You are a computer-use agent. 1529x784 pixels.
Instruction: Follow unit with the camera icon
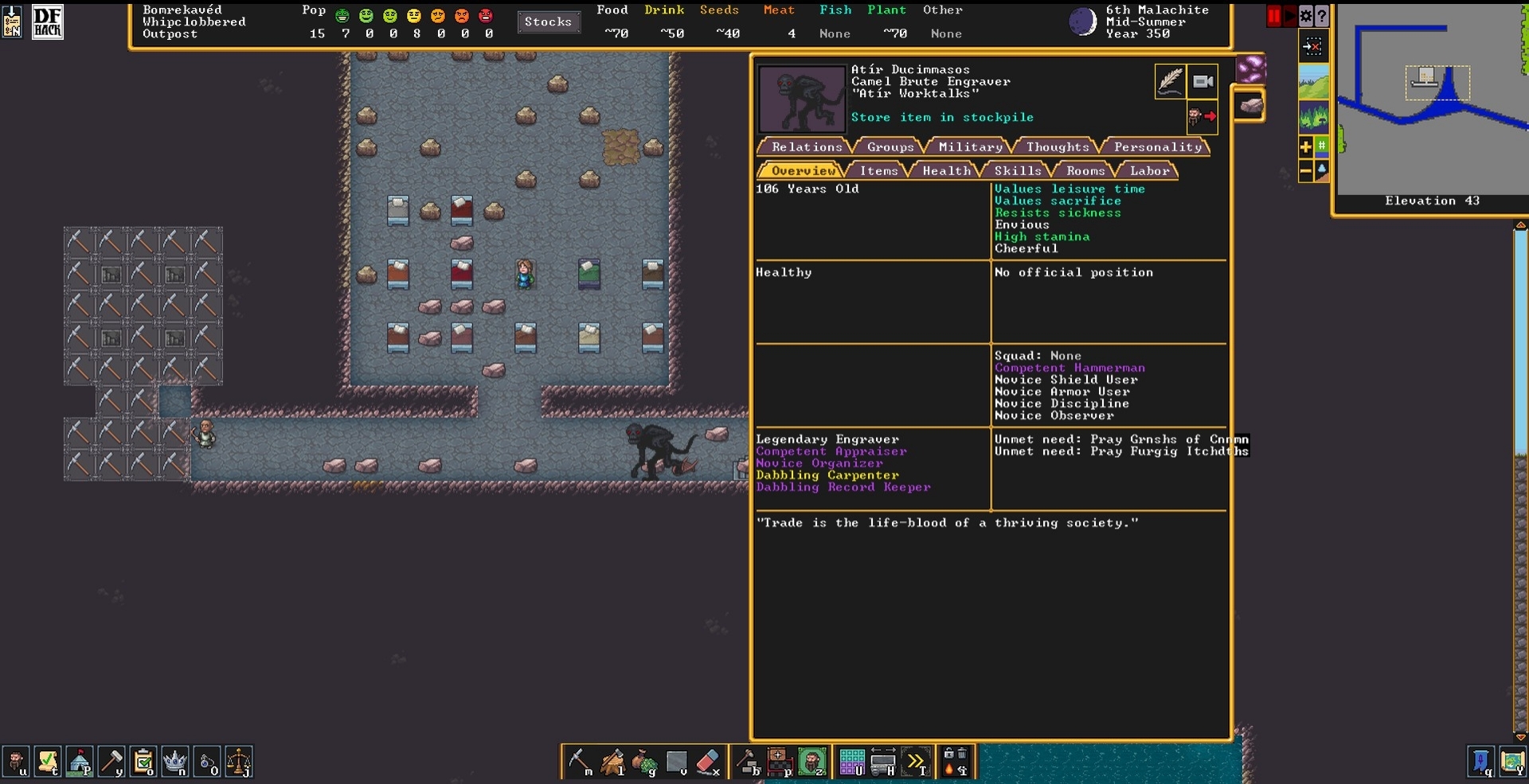click(x=1202, y=81)
